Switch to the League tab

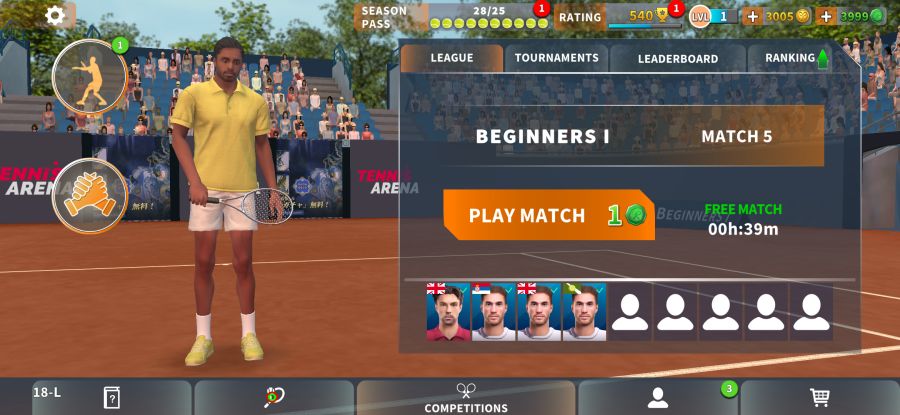click(x=452, y=58)
